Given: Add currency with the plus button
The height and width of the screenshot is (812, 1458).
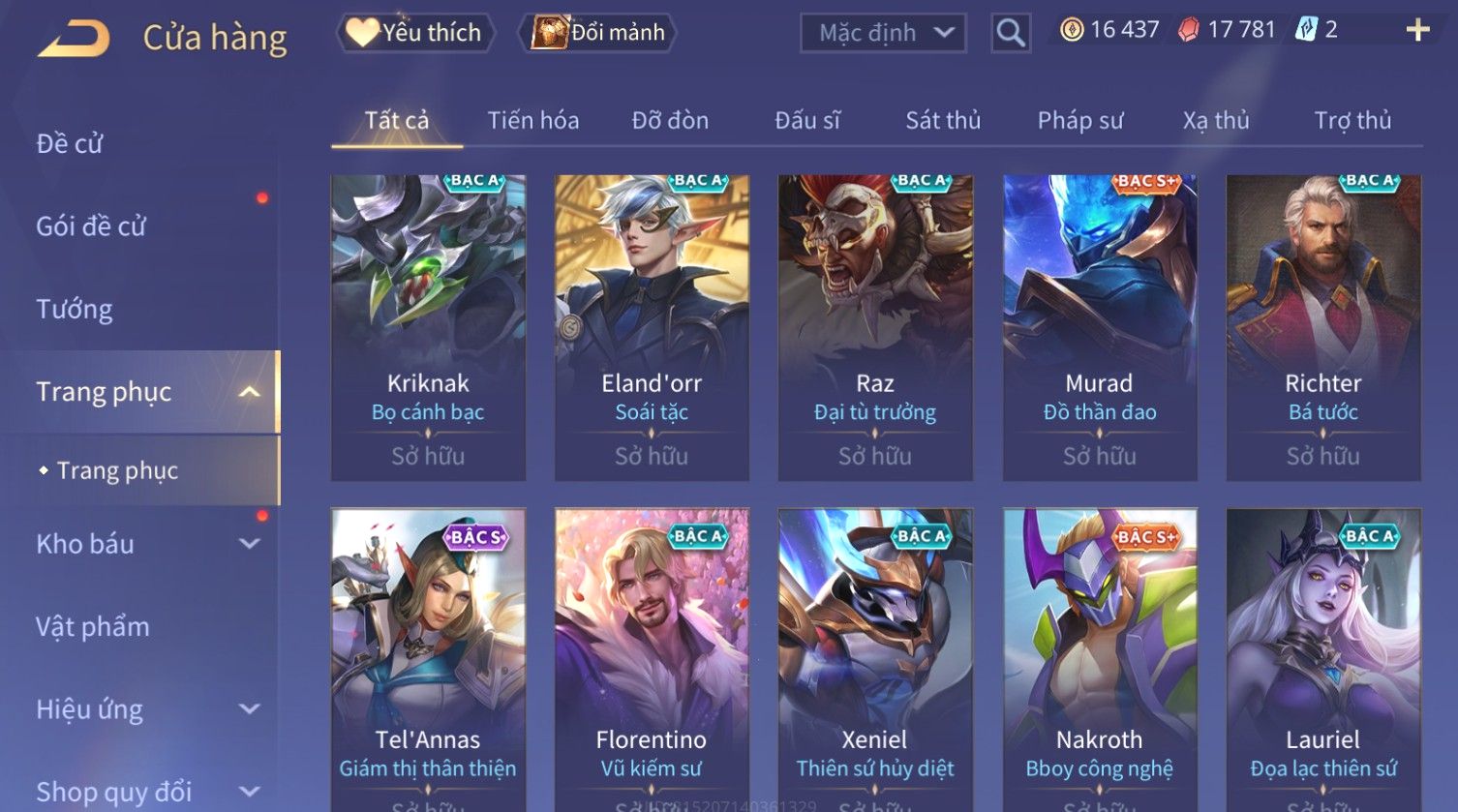Looking at the screenshot, I should [1417, 30].
